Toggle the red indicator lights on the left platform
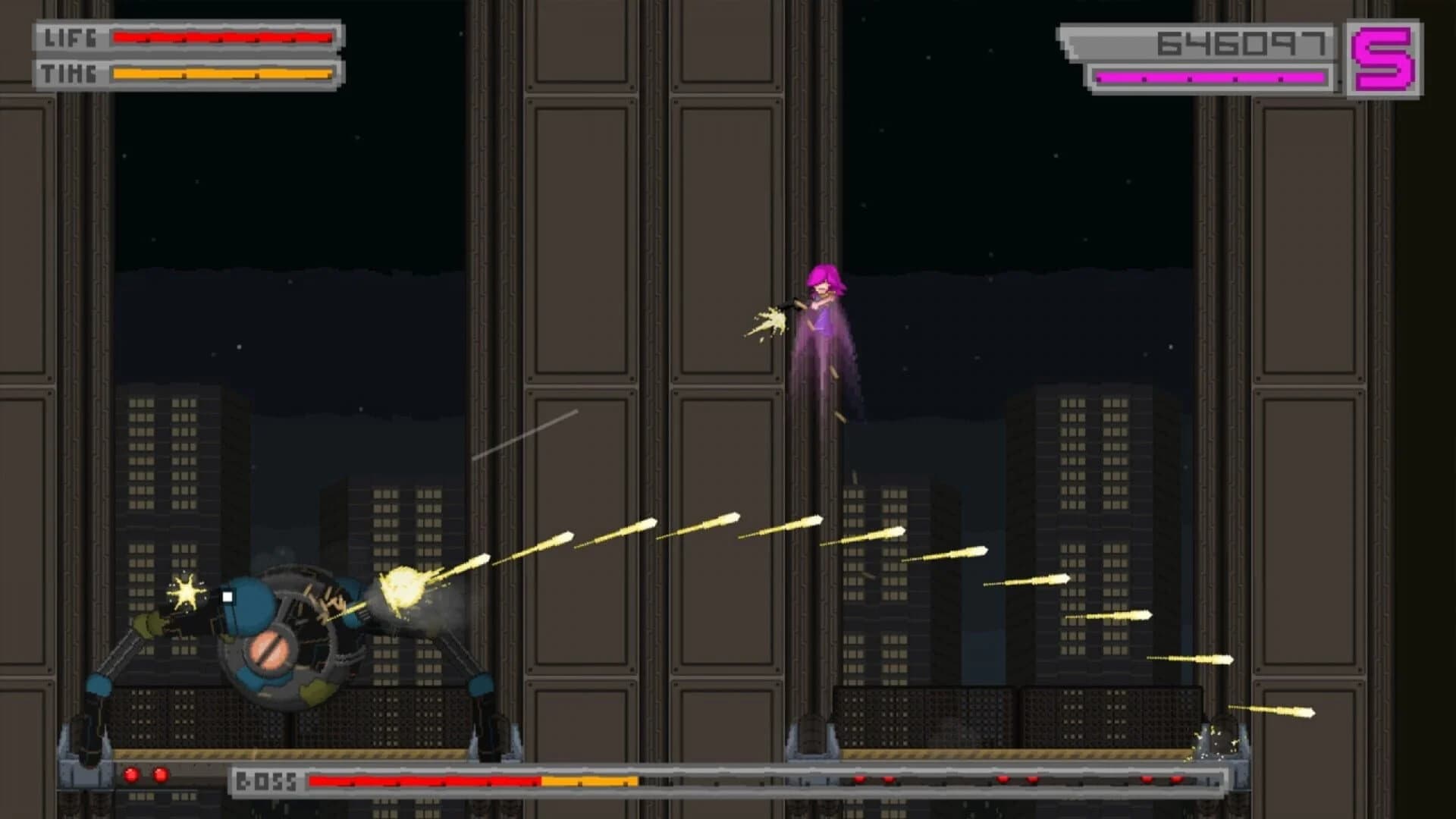Screen dimensions: 1456x819 tap(144, 776)
